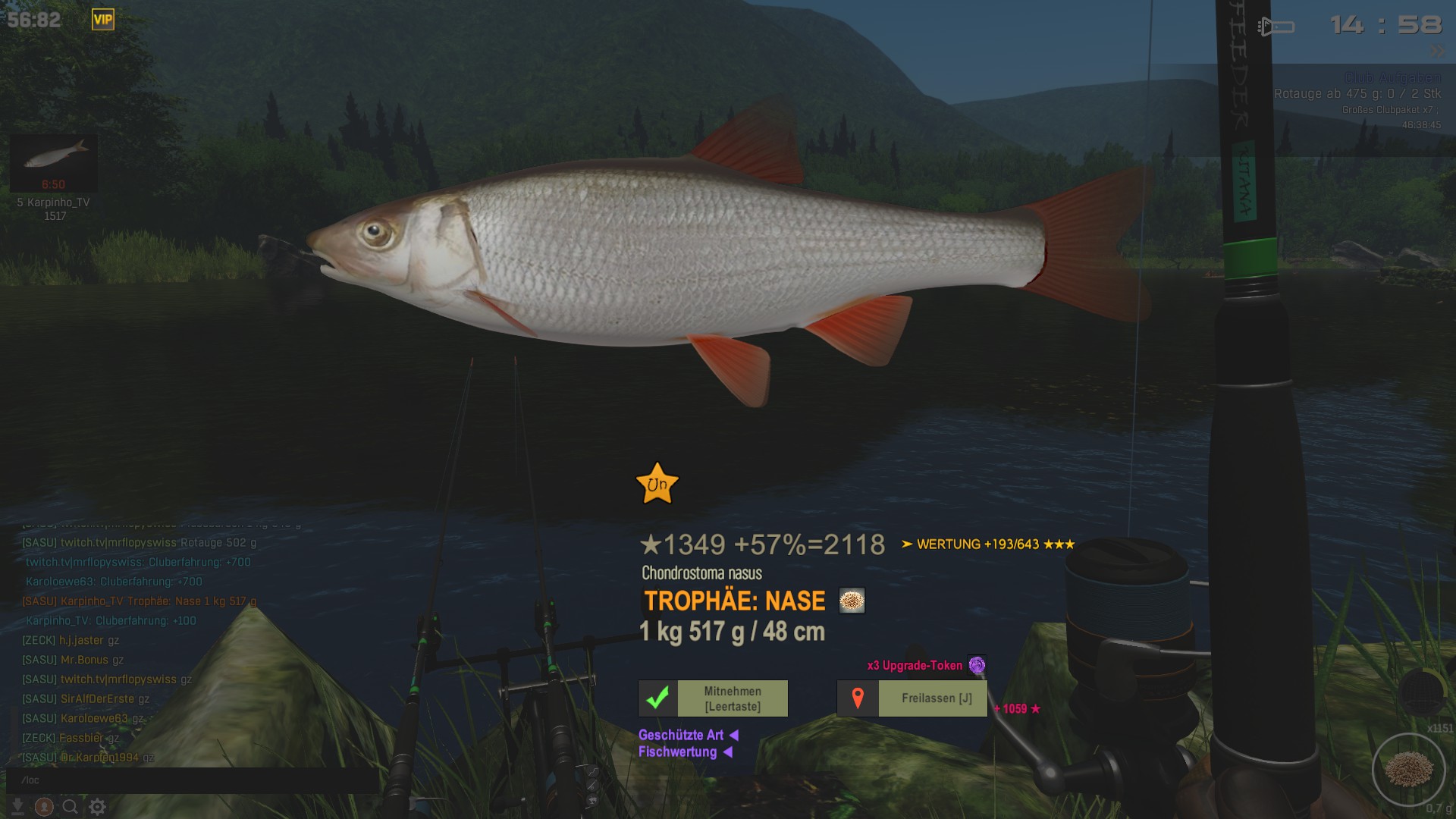Click the orange player profile icon
1456x819 pixels.
[44, 807]
